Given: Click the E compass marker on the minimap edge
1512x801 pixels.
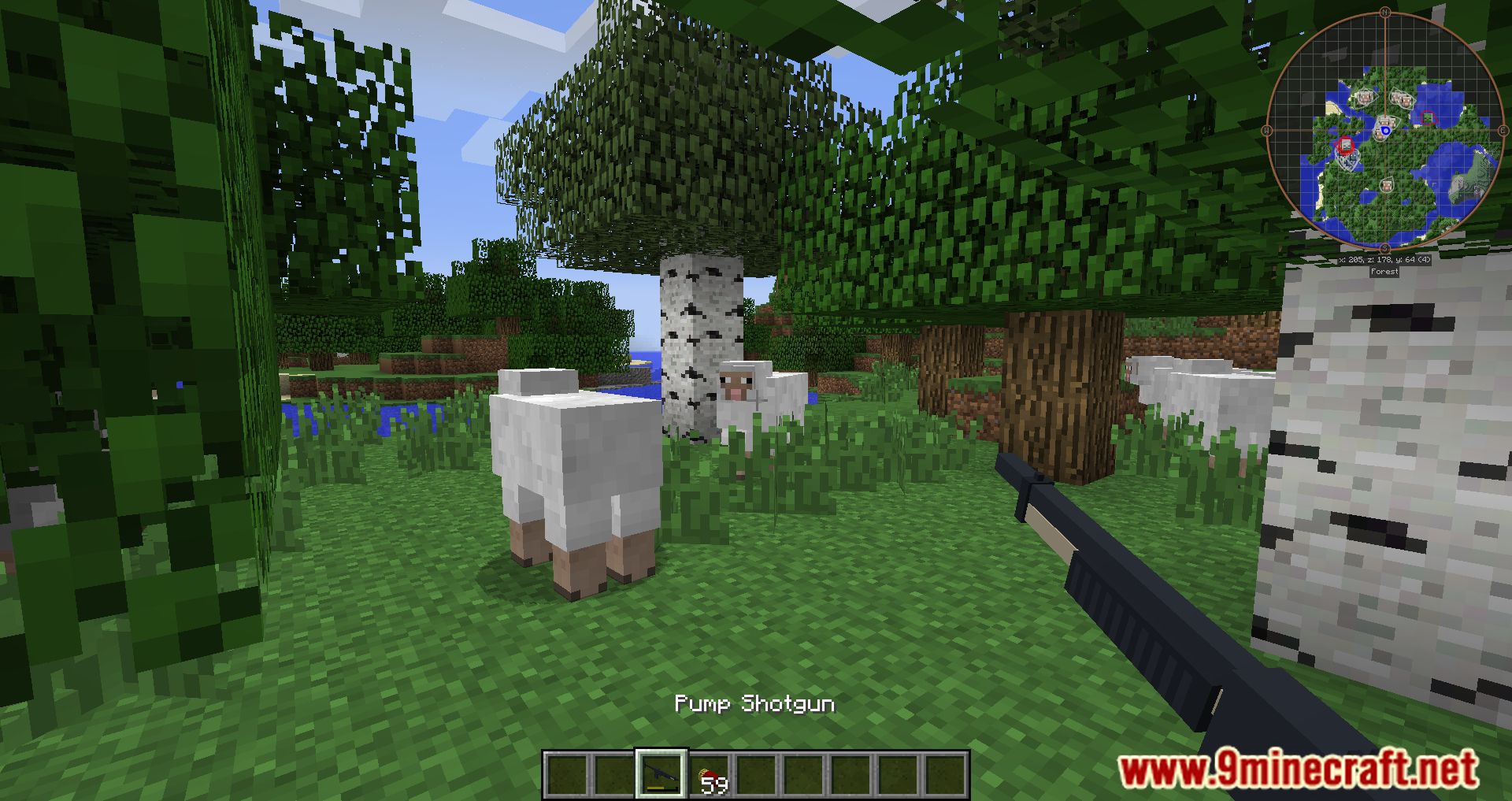Looking at the screenshot, I should [x=1503, y=129].
